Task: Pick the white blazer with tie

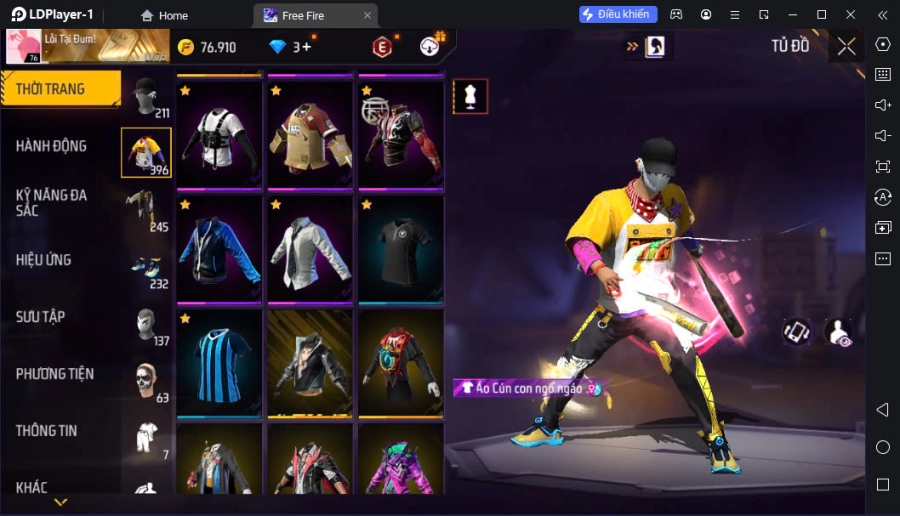Action: pyautogui.click(x=310, y=249)
